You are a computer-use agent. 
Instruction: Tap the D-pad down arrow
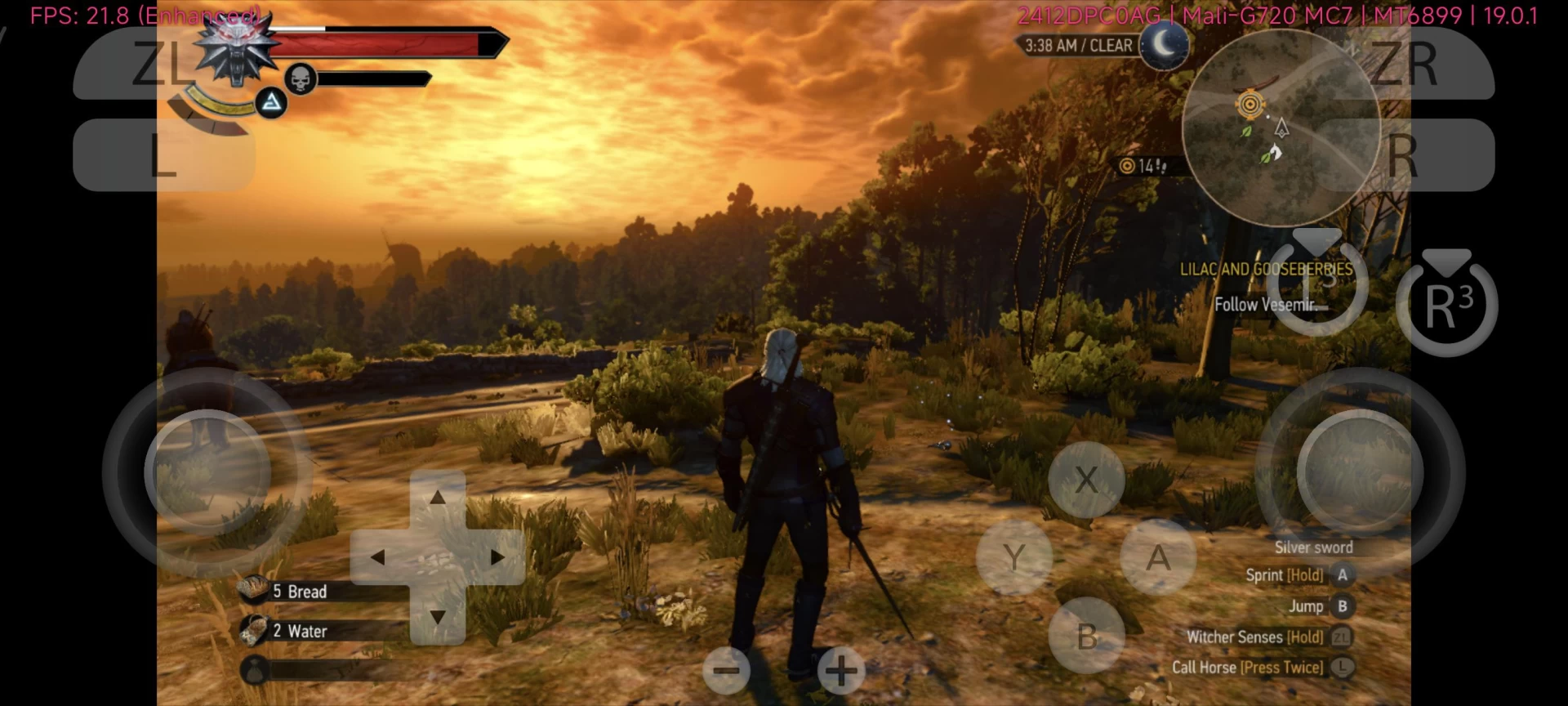438,617
